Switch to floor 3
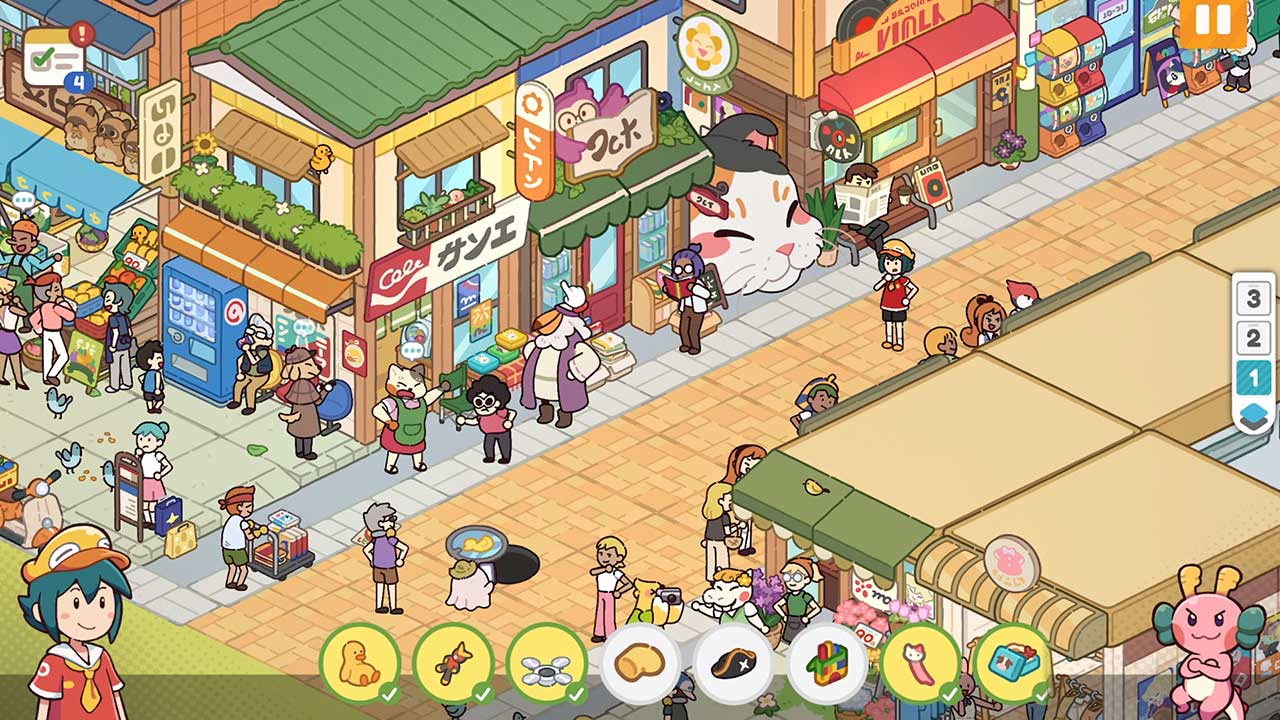The image size is (1280, 720). pos(1253,298)
